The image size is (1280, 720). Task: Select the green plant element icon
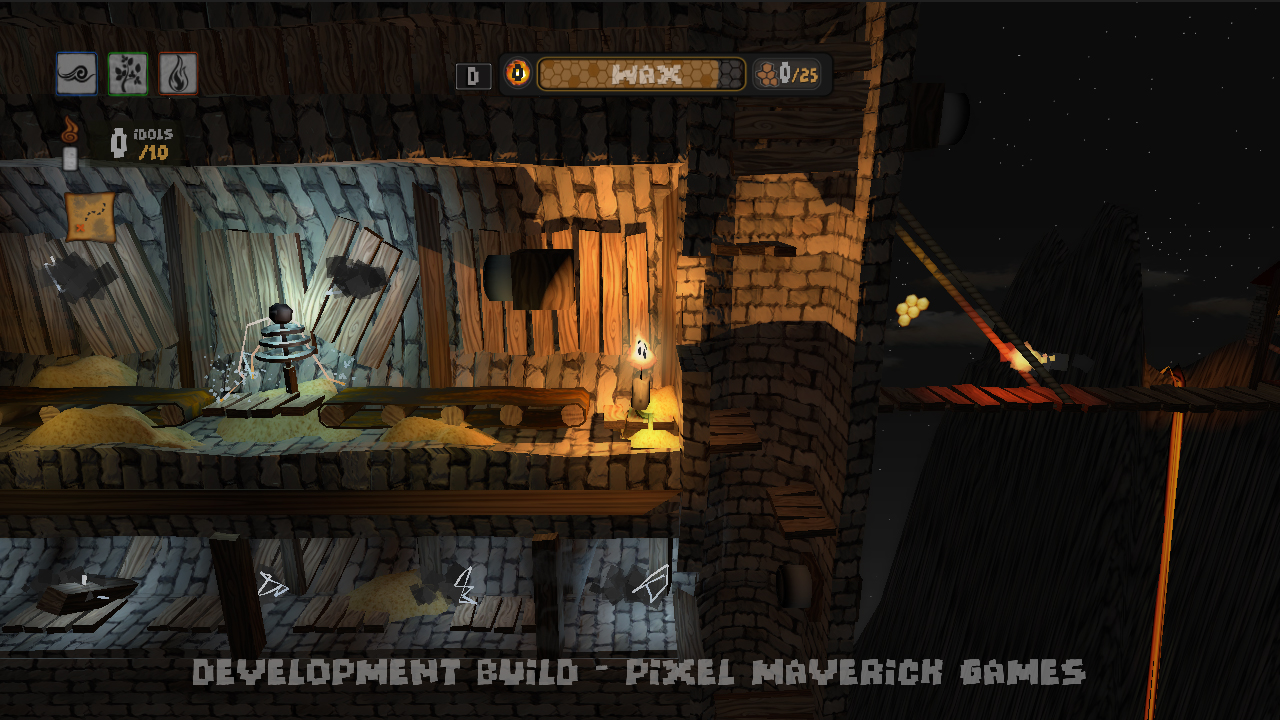pyautogui.click(x=127, y=73)
